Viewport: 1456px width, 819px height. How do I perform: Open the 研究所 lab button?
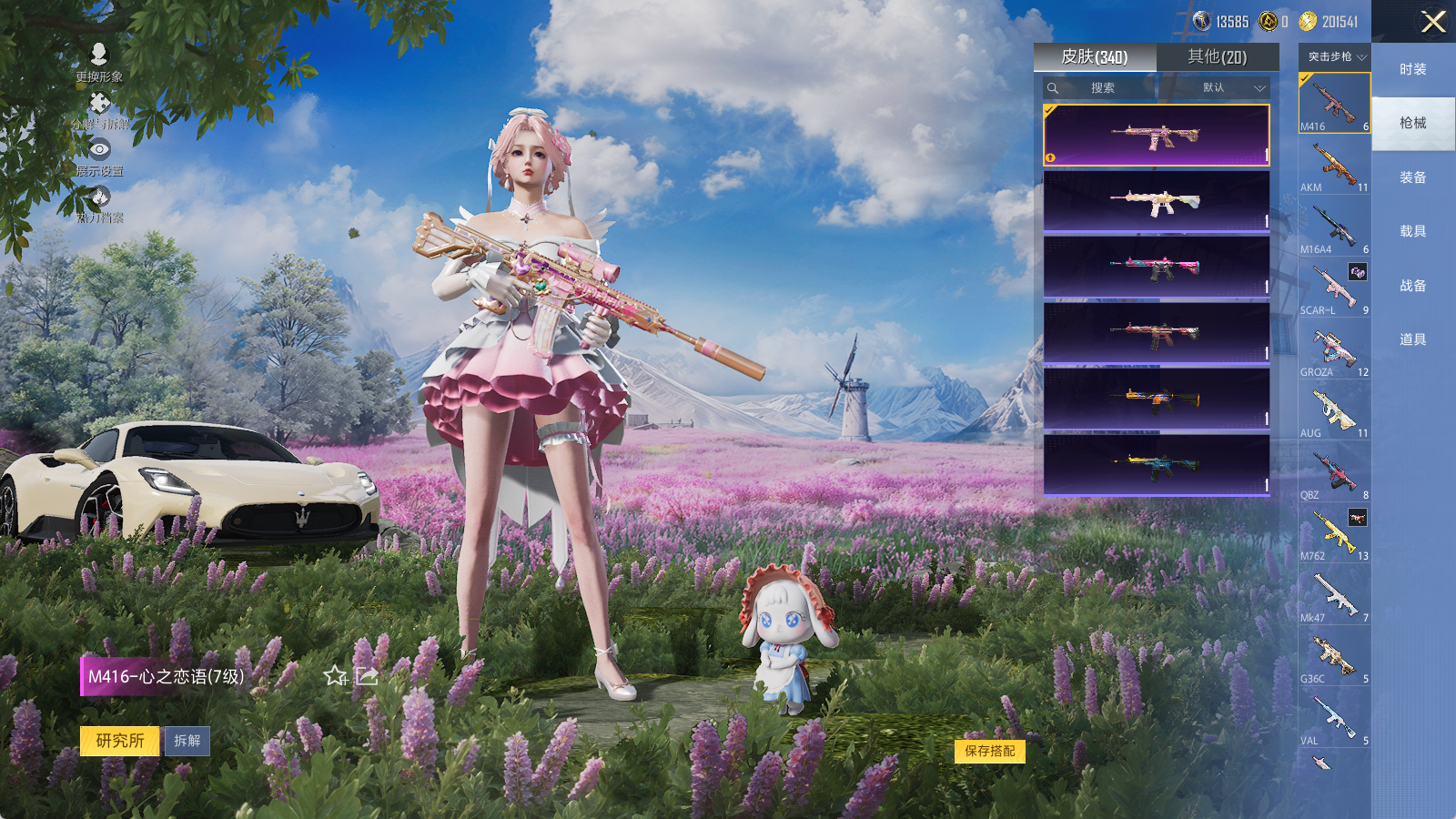point(120,741)
